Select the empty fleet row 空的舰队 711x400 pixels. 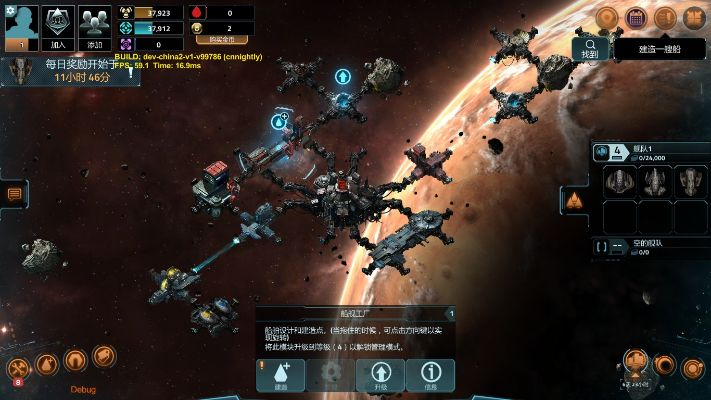point(650,246)
